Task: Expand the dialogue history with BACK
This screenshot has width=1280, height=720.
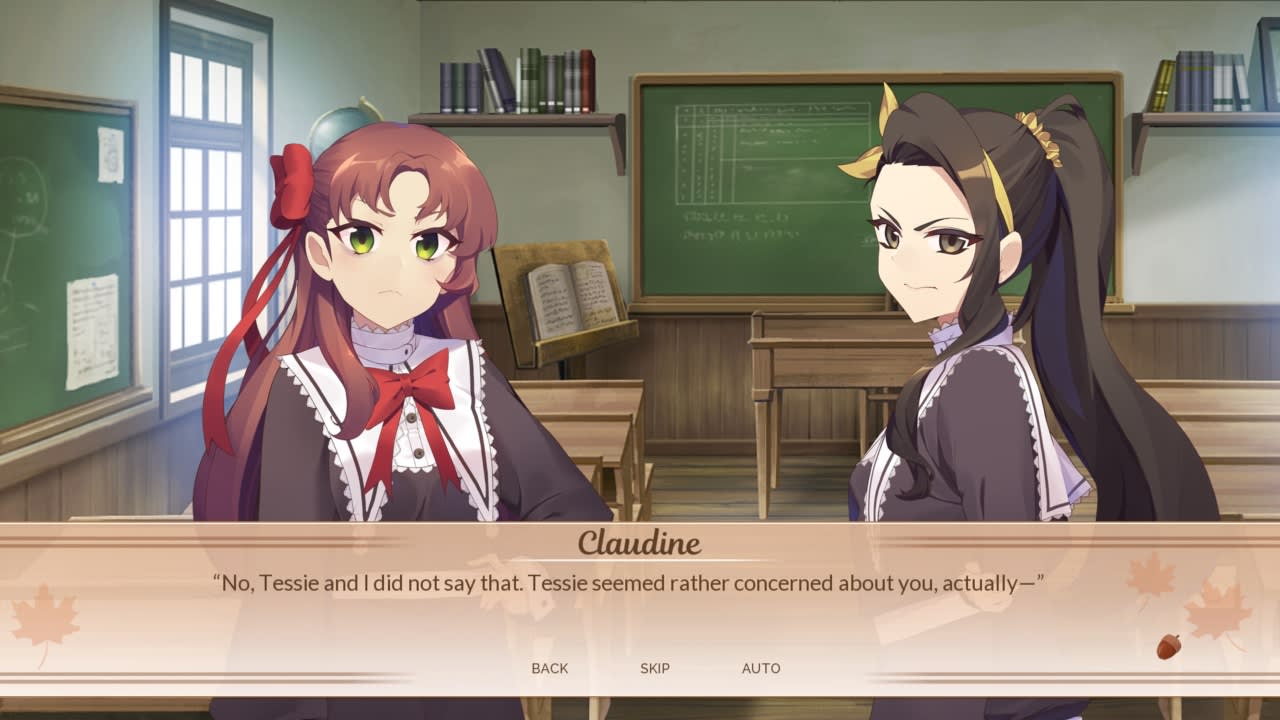Action: pos(550,668)
